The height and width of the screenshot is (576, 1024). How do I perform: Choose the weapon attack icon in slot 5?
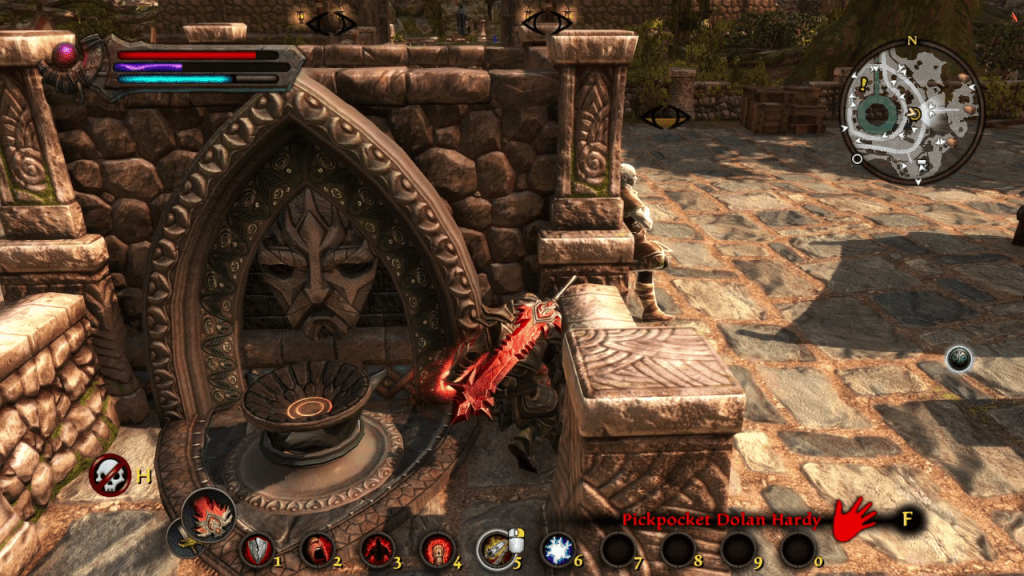(495, 549)
